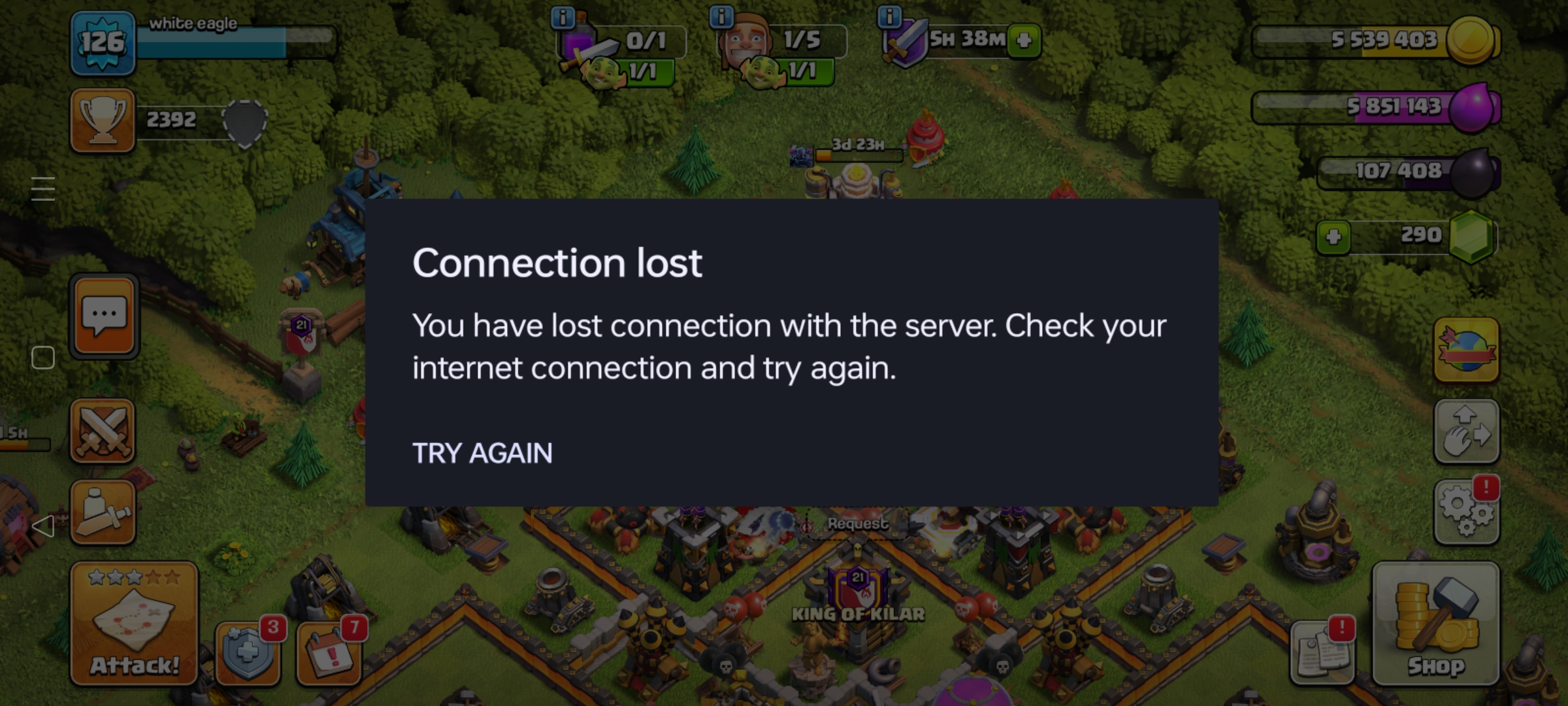This screenshot has width=1568, height=706.
Task: Open the Attack! map button
Action: [x=134, y=623]
